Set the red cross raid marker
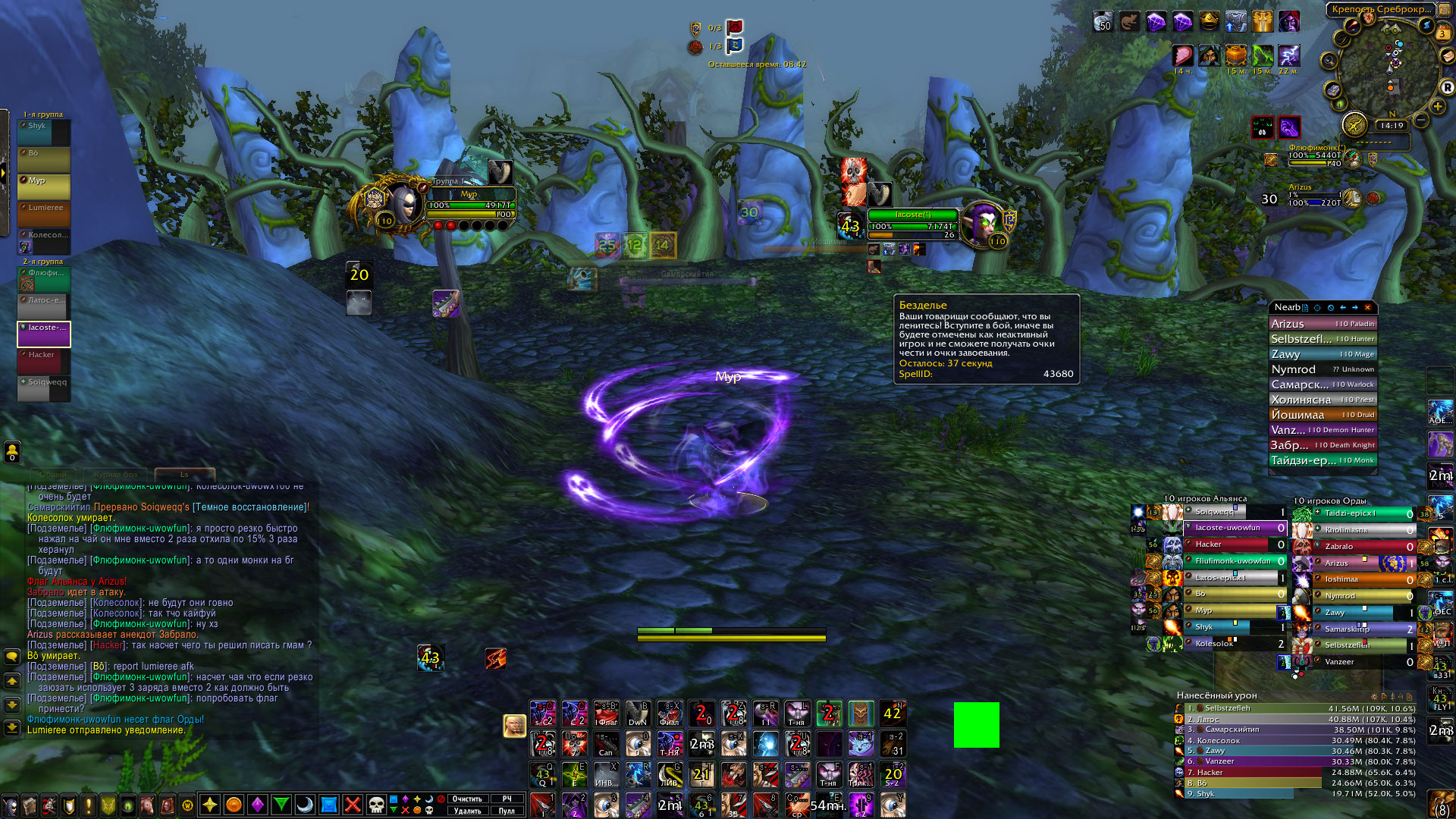This screenshot has height=819, width=1456. 353,805
